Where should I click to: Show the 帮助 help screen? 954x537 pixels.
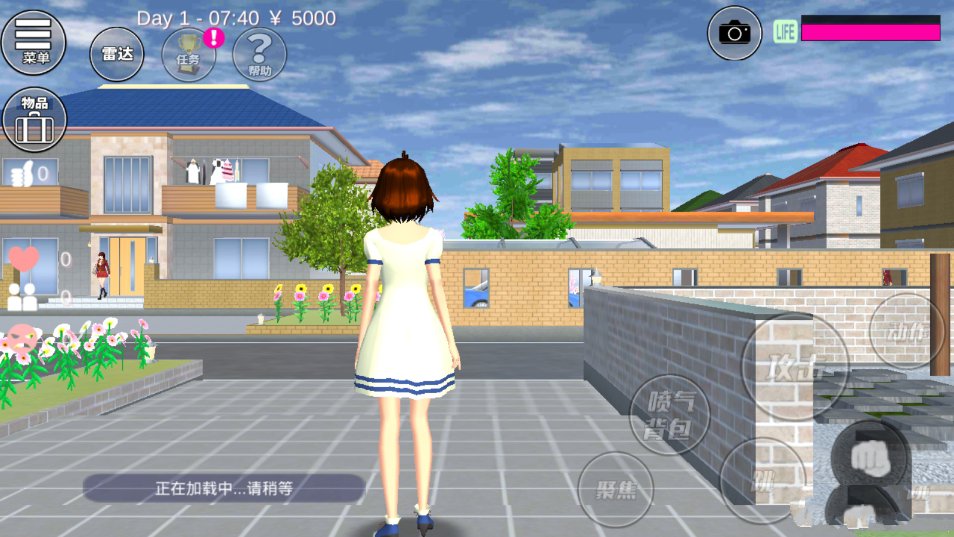pyautogui.click(x=259, y=54)
